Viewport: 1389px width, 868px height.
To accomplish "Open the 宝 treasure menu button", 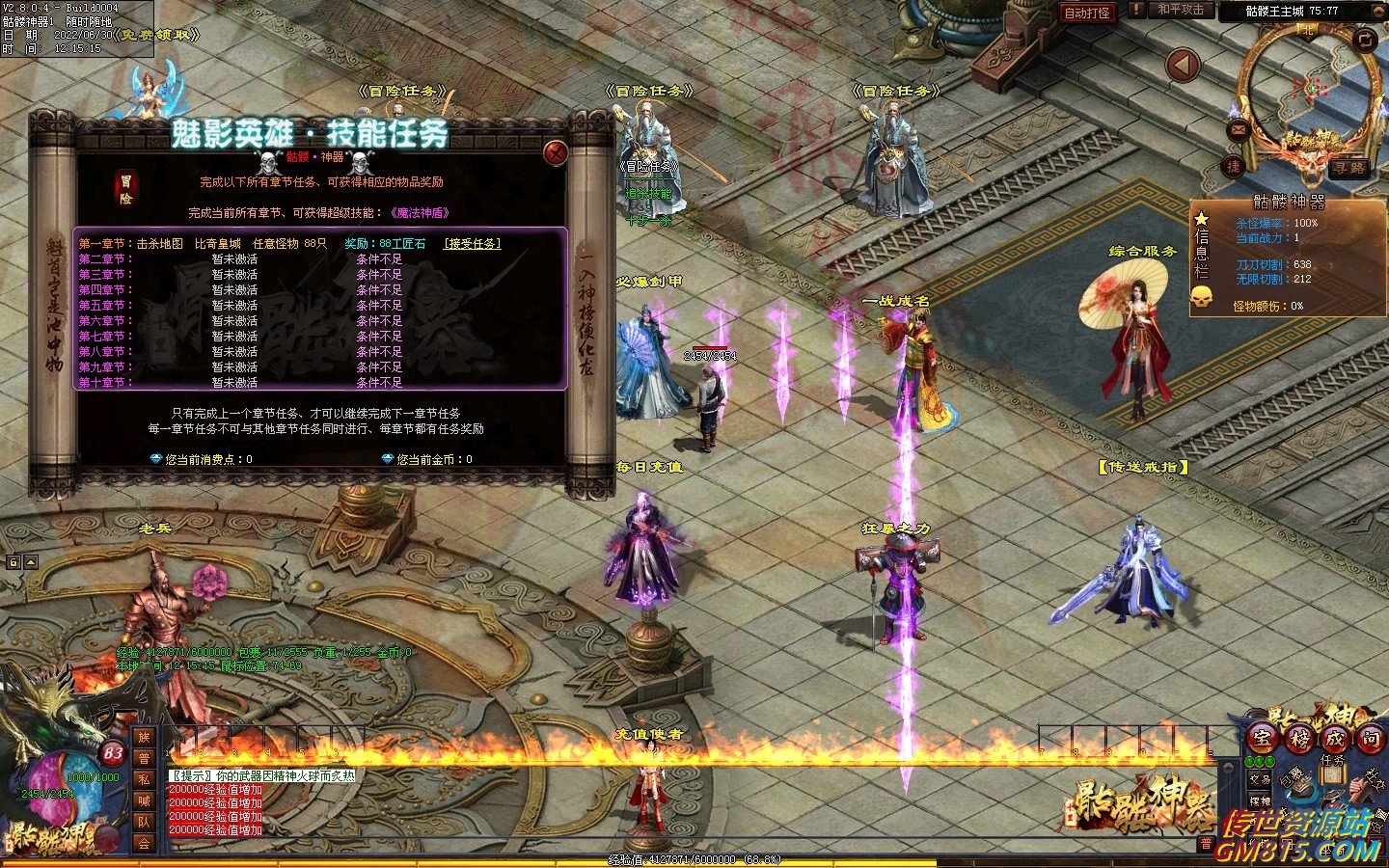I will (x=1262, y=738).
